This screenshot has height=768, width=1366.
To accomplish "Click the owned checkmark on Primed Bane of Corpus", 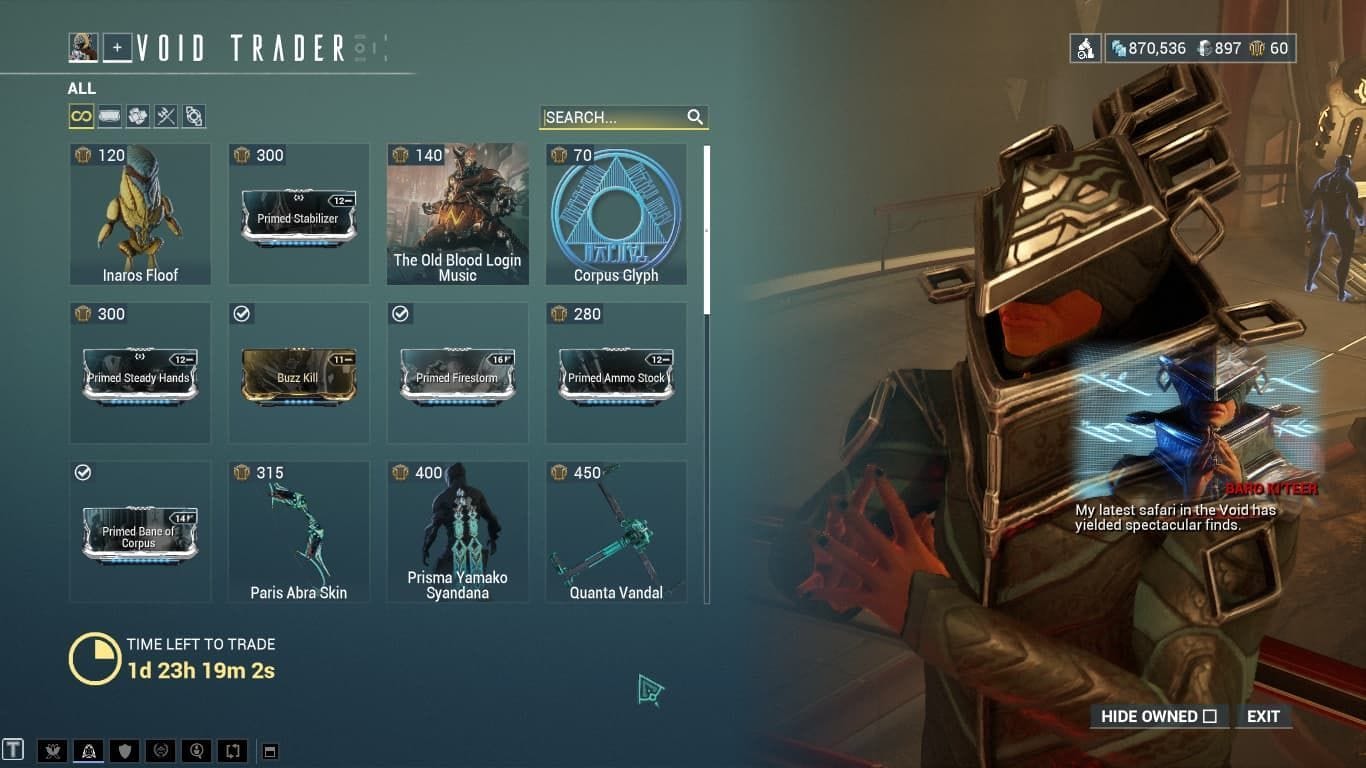I will [x=84, y=472].
